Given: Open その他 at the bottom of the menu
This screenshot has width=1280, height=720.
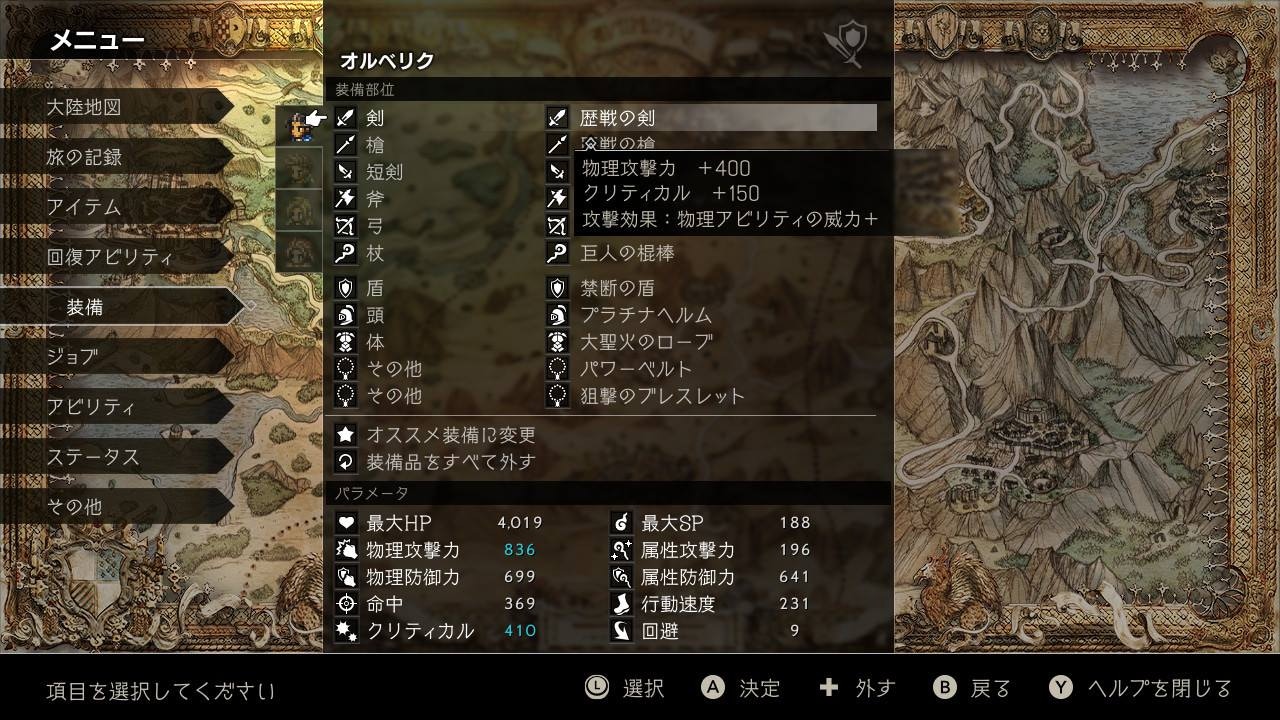Looking at the screenshot, I should pos(74,507).
